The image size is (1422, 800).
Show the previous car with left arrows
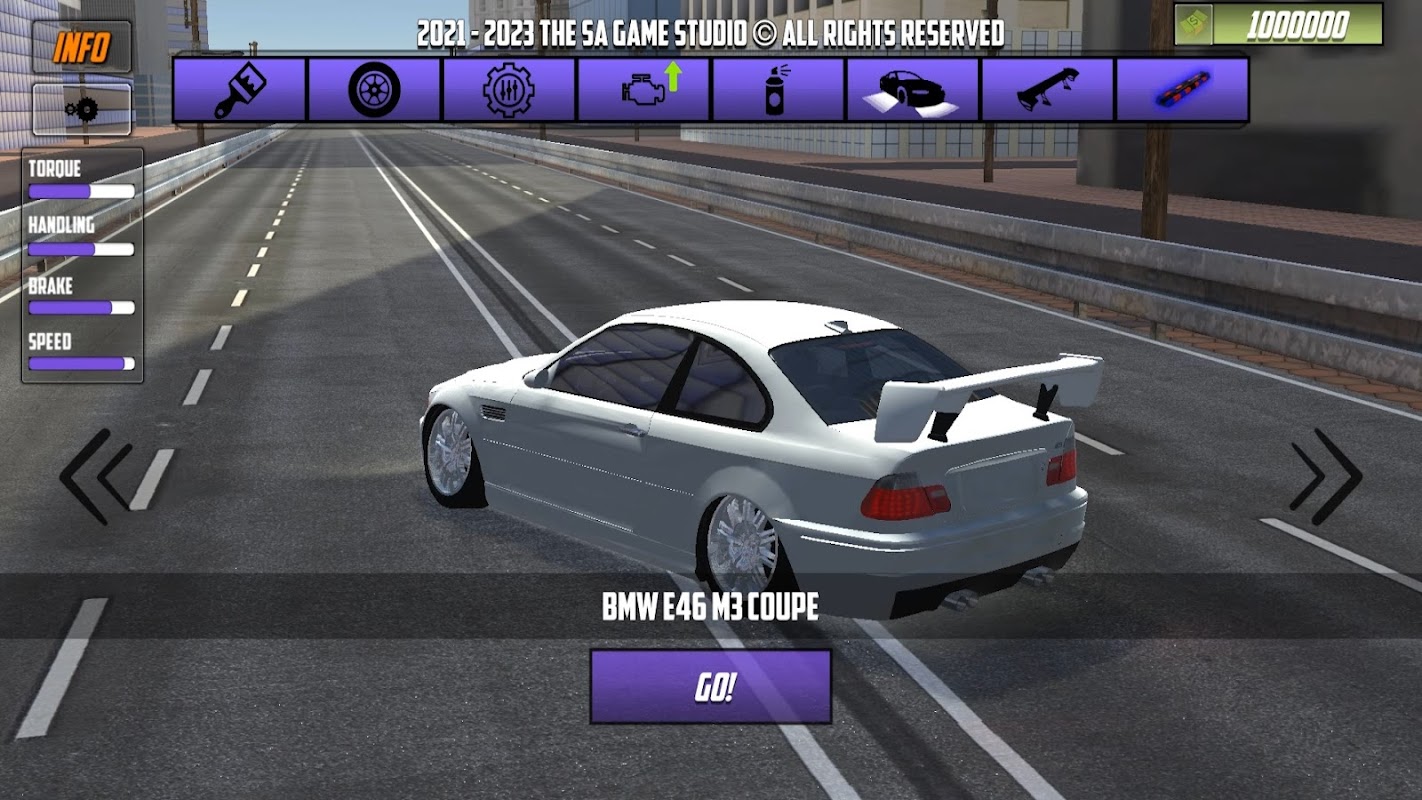97,477
